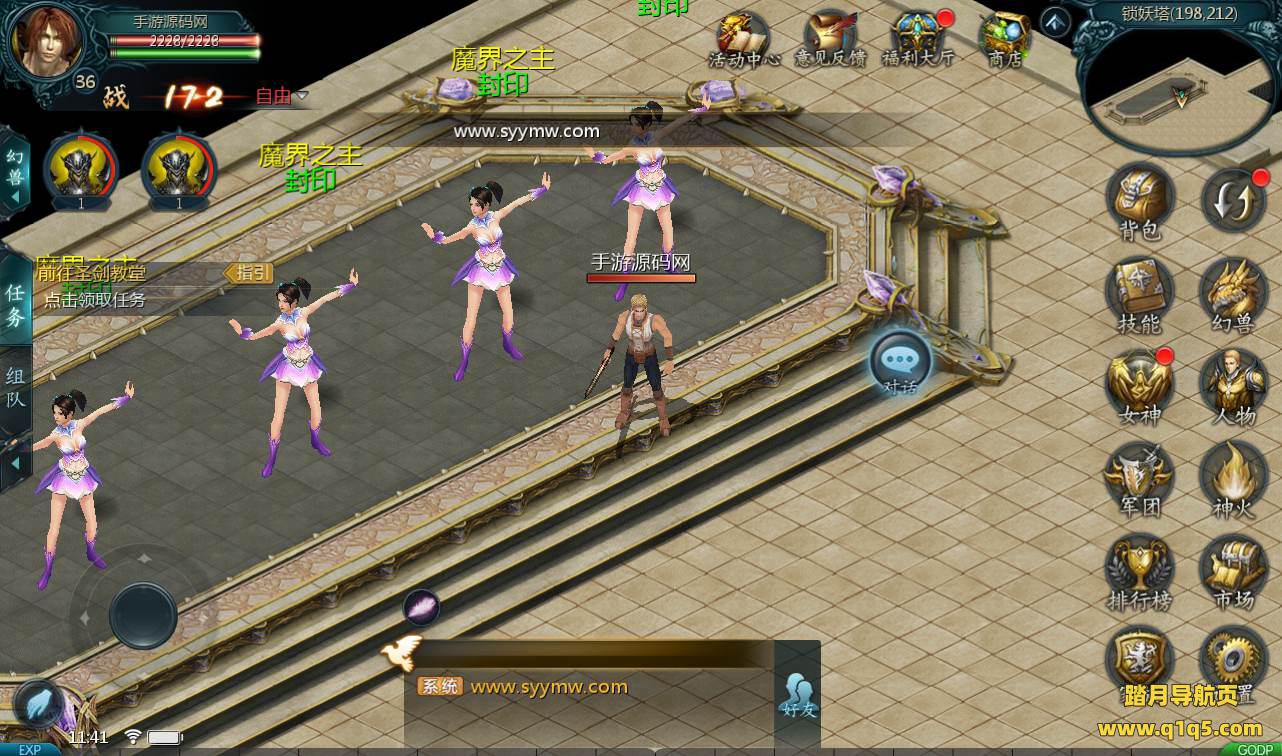Open the 商店 shop

click(1004, 38)
